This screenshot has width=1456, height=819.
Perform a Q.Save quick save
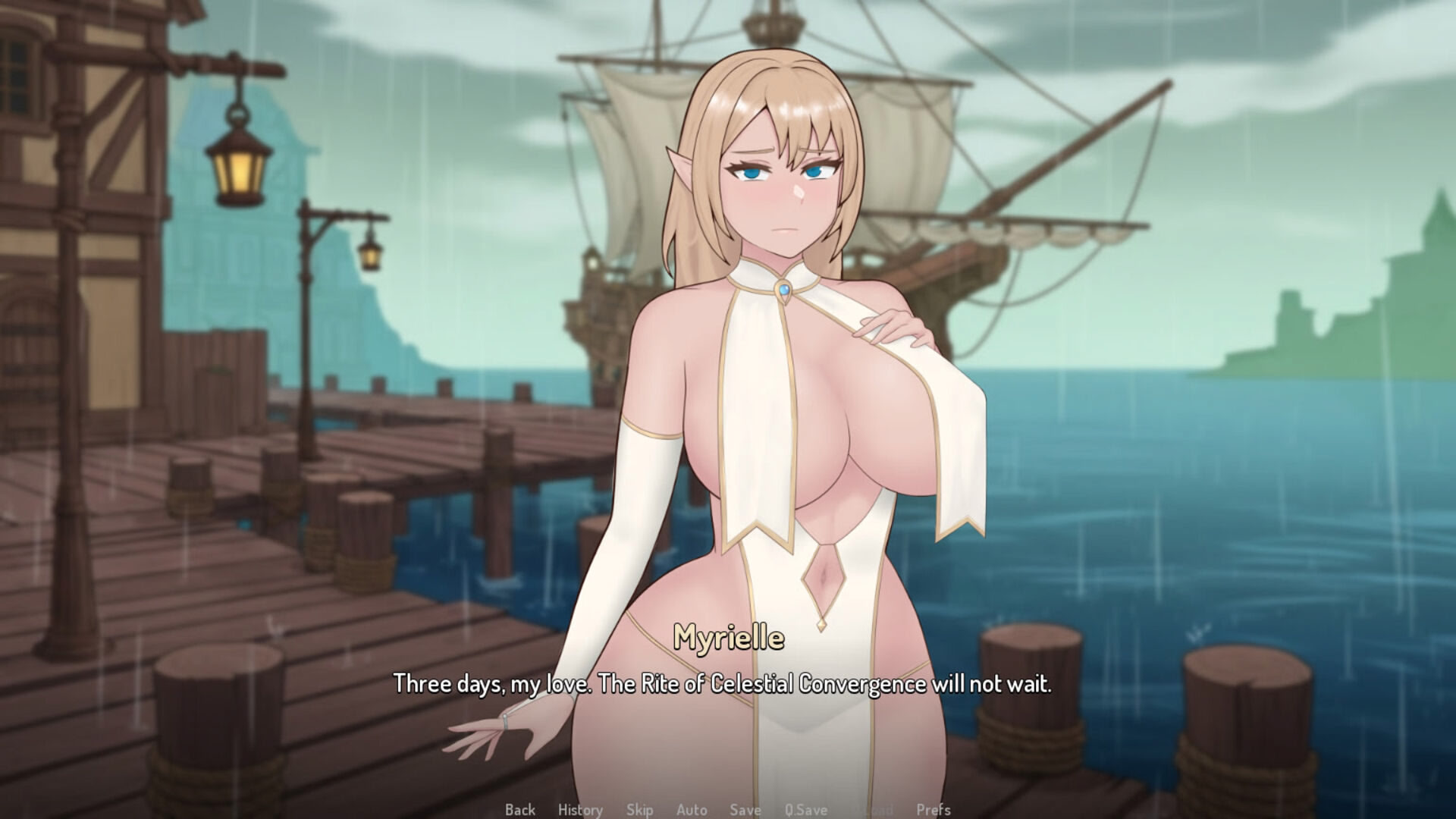point(805,809)
